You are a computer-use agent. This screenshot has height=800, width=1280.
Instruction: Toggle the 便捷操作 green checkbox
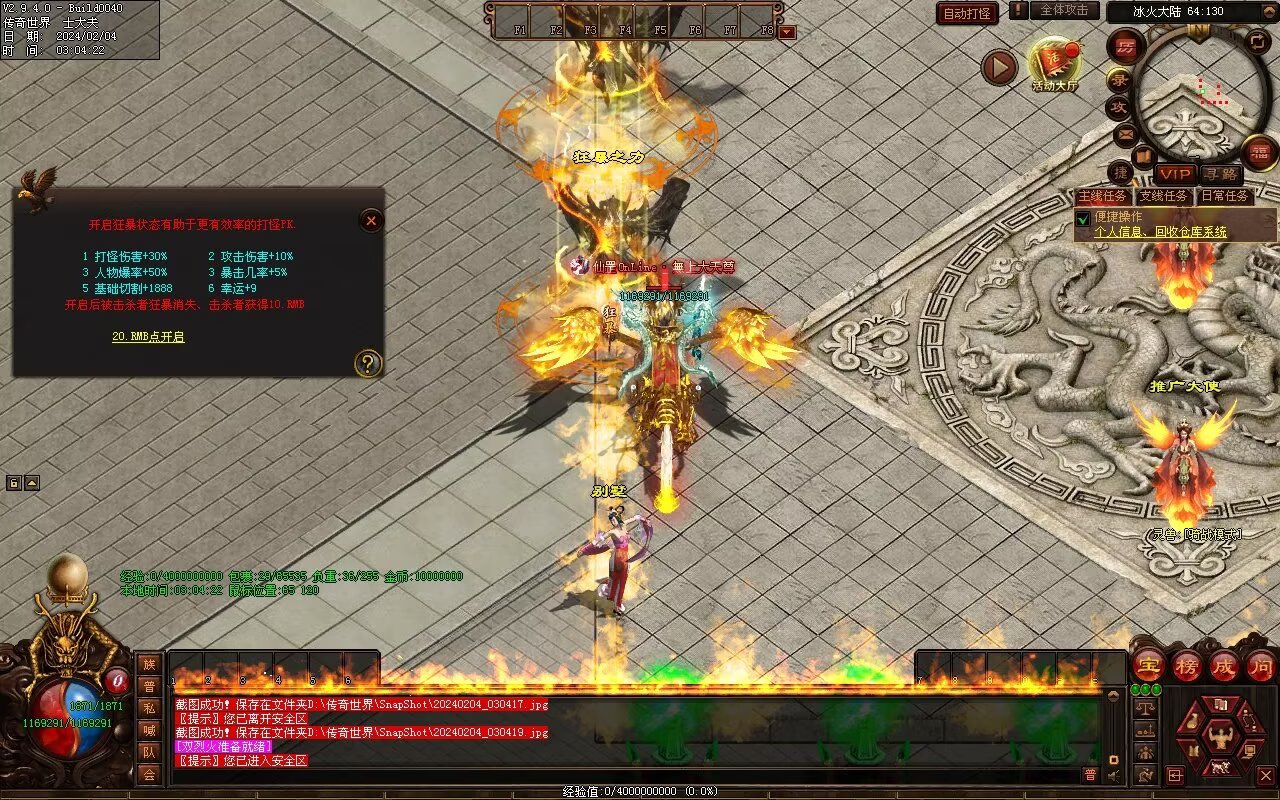[1082, 218]
